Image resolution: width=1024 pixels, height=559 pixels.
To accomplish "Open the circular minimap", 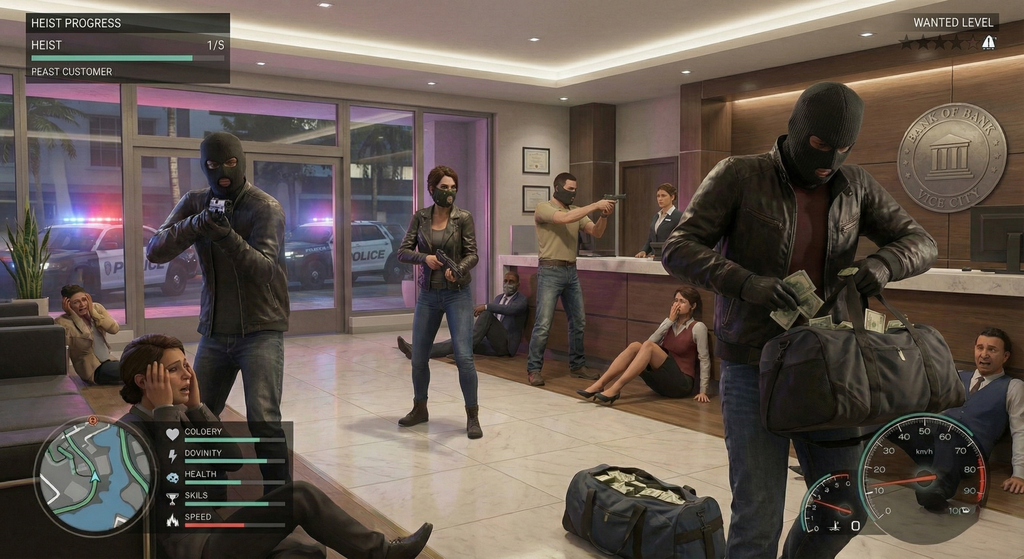I will (x=94, y=475).
